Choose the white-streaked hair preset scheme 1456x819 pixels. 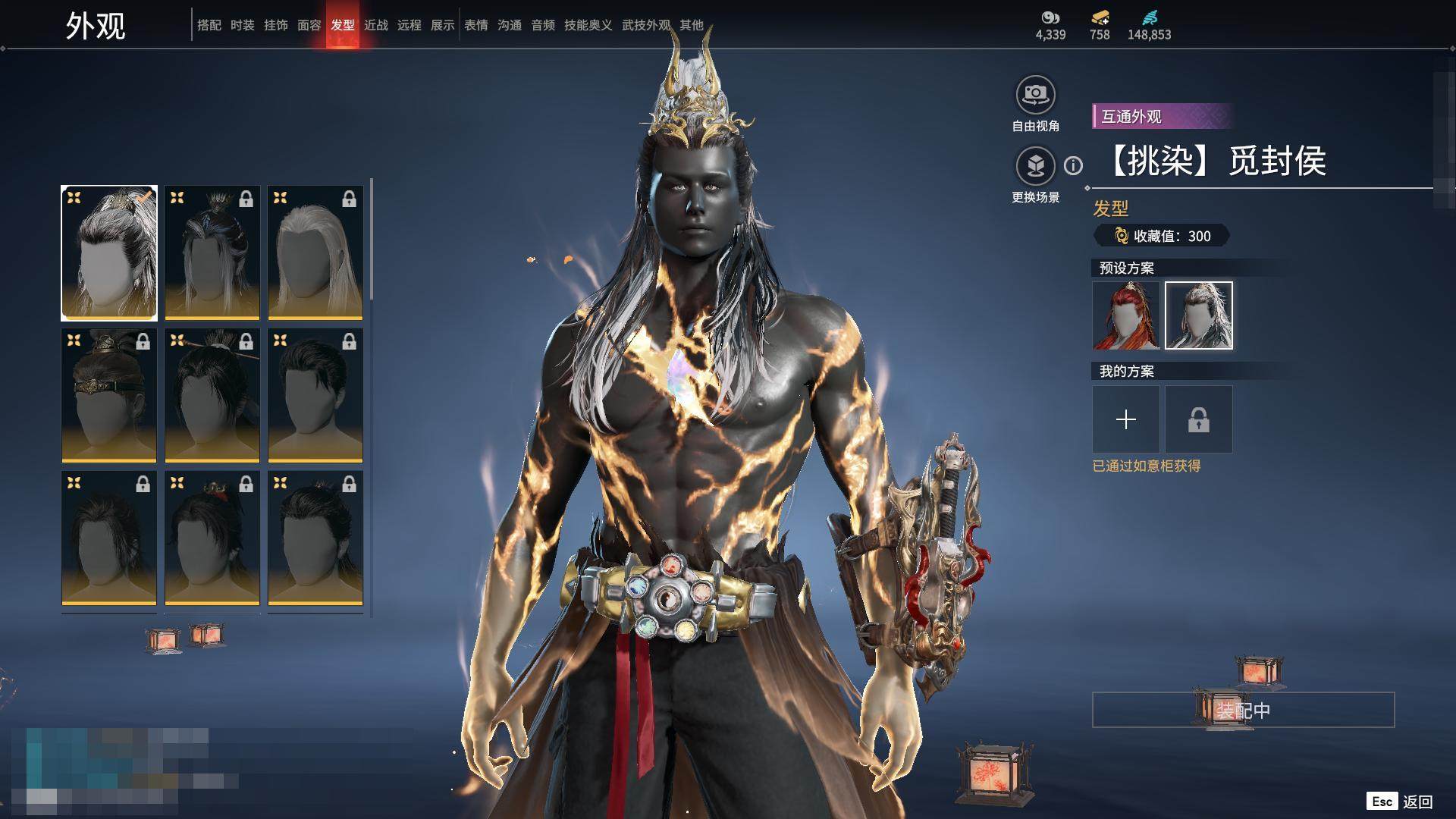point(1198,315)
